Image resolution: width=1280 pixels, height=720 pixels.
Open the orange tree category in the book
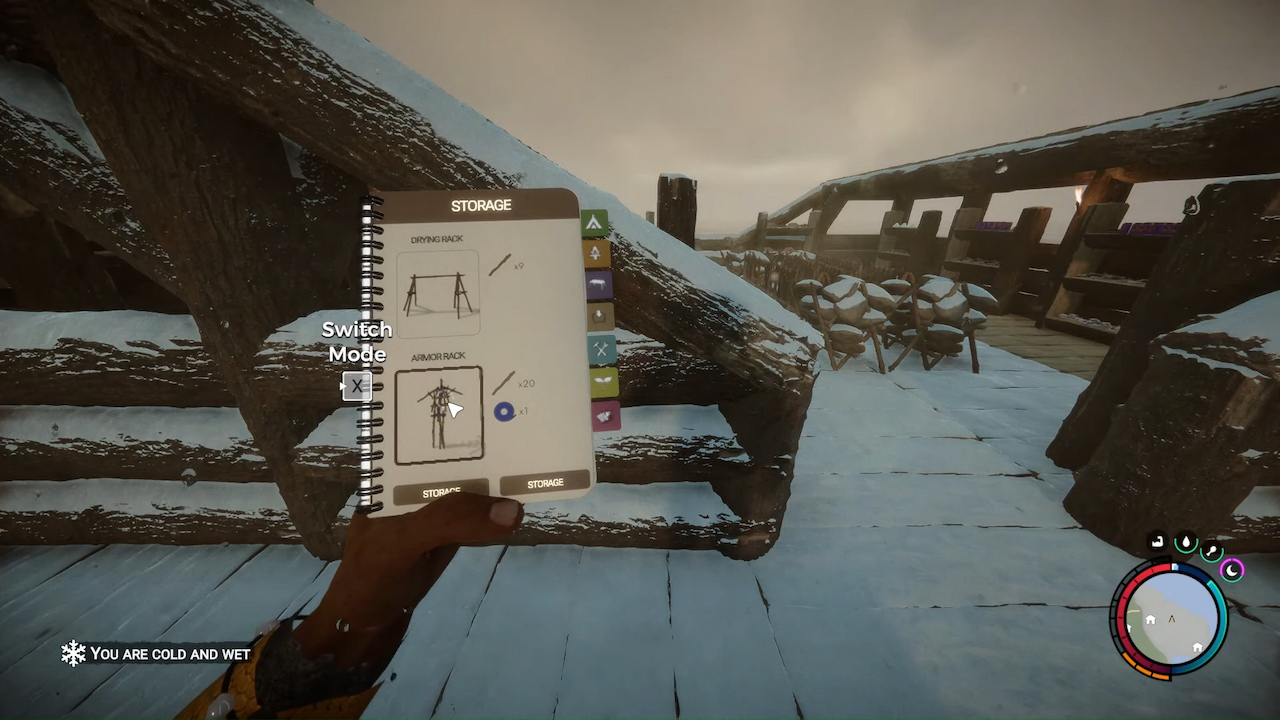pos(596,254)
